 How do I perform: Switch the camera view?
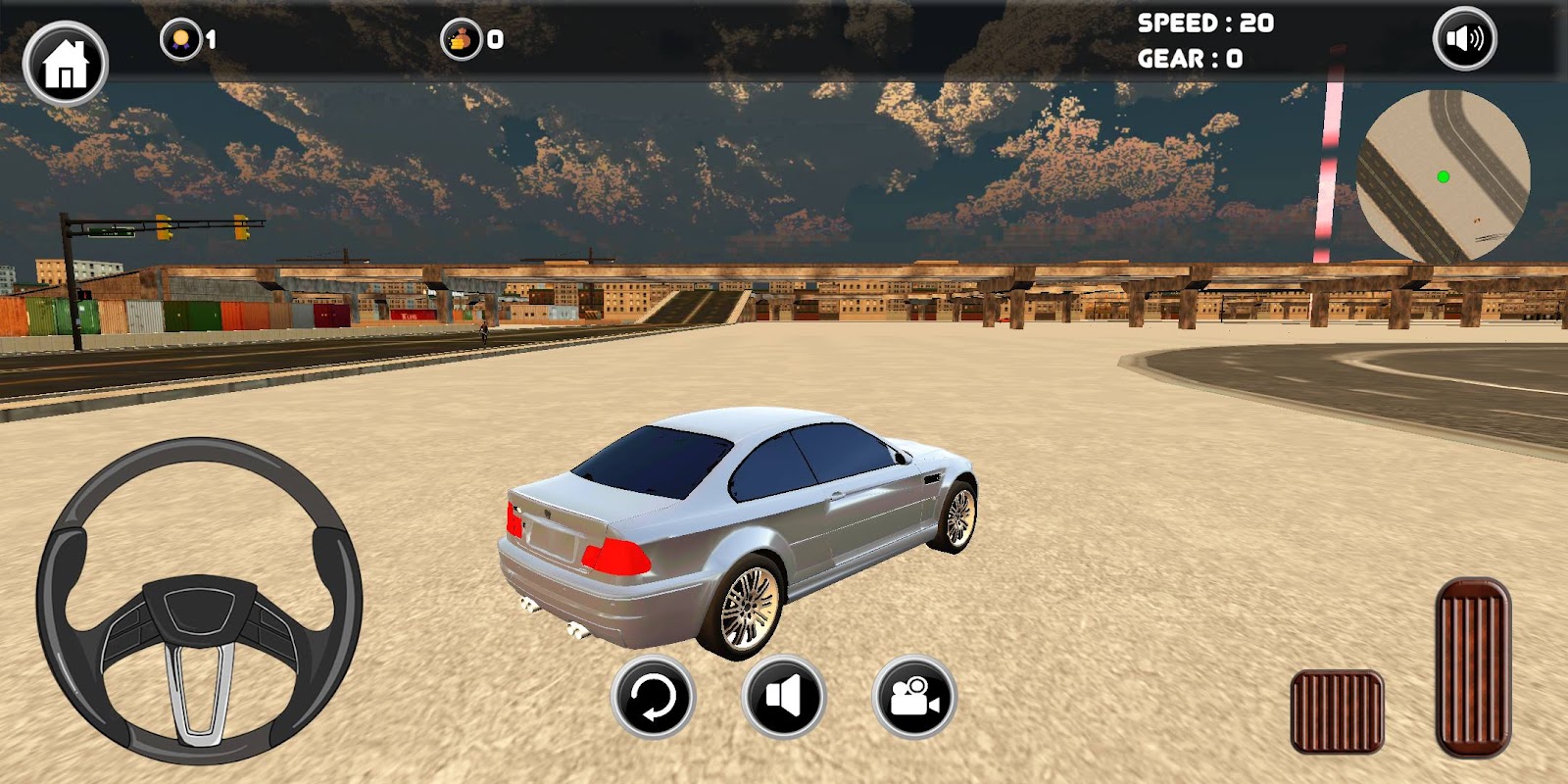(x=913, y=698)
